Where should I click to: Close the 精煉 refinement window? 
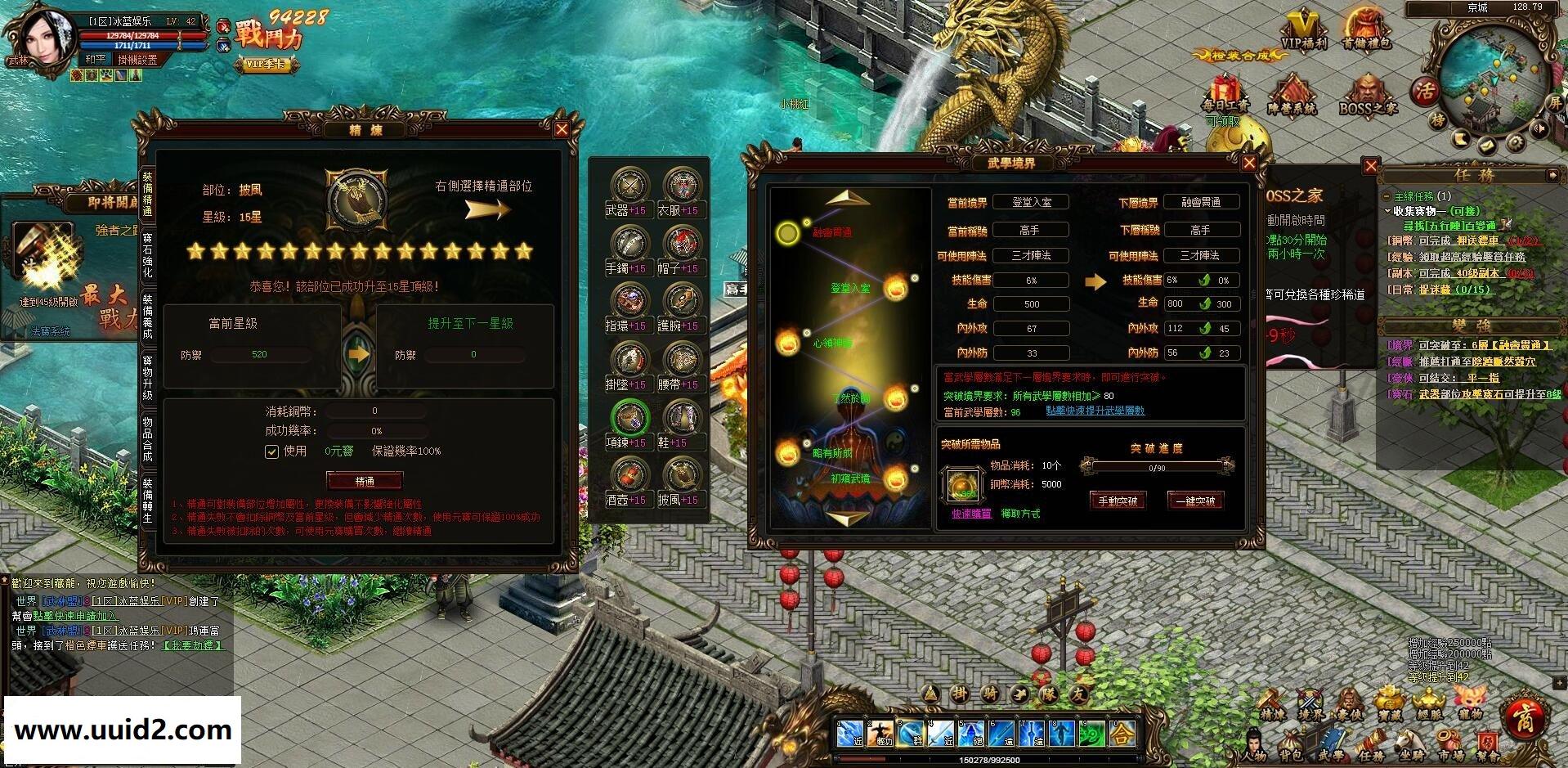pos(562,129)
